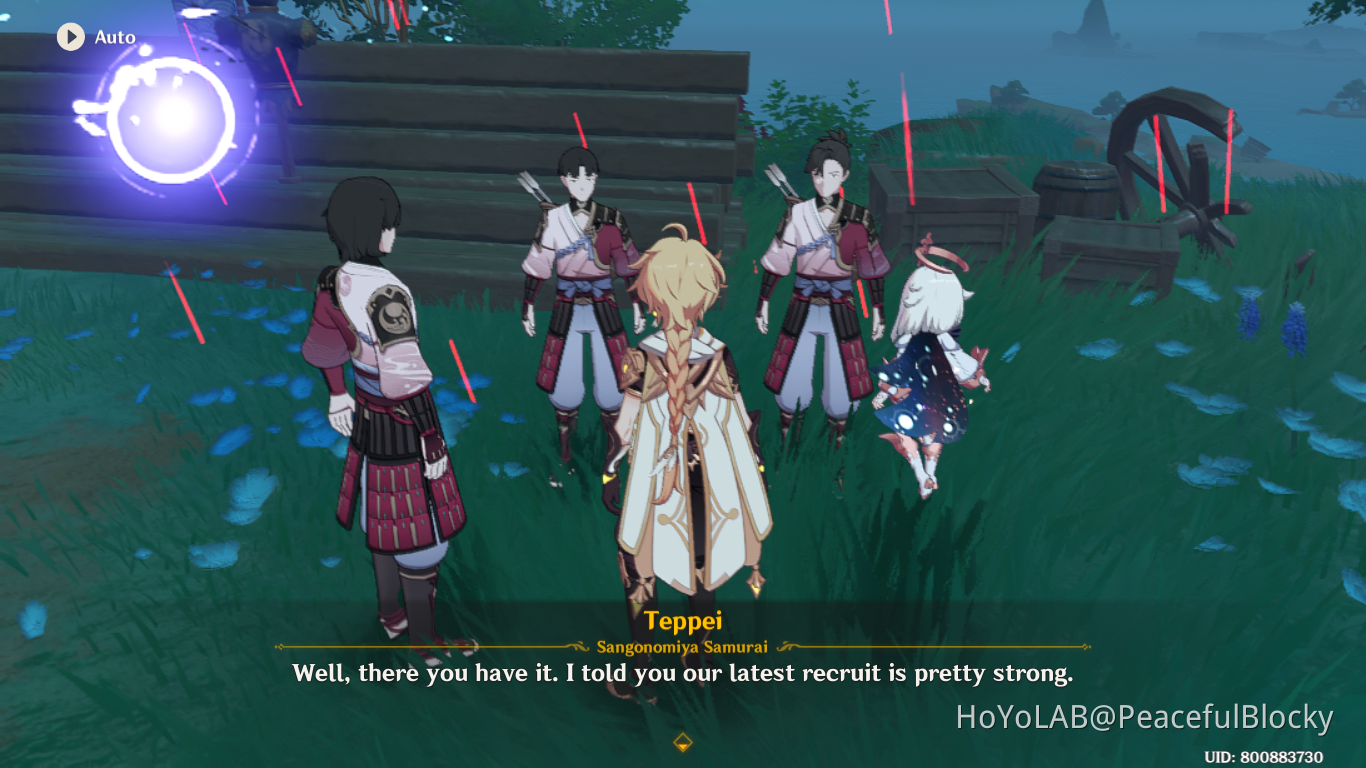The height and width of the screenshot is (768, 1366).
Task: Select the speaker name Teppei
Action: coord(683,619)
